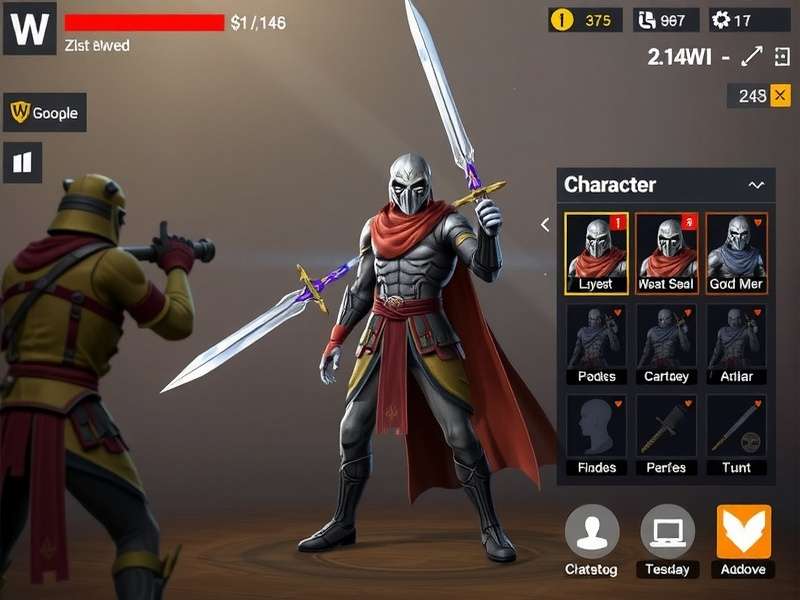The width and height of the screenshot is (800, 600).
Task: Open the Clatstog profile button
Action: pos(591,532)
